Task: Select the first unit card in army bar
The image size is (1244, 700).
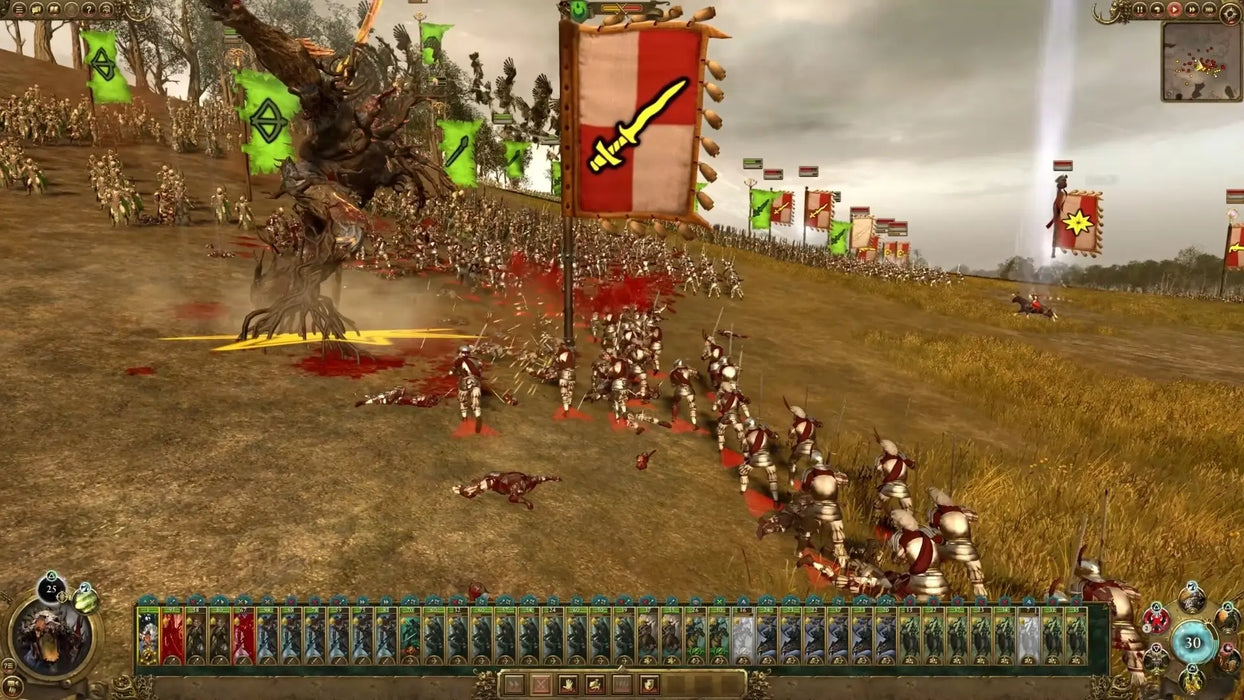Action: coord(148,636)
